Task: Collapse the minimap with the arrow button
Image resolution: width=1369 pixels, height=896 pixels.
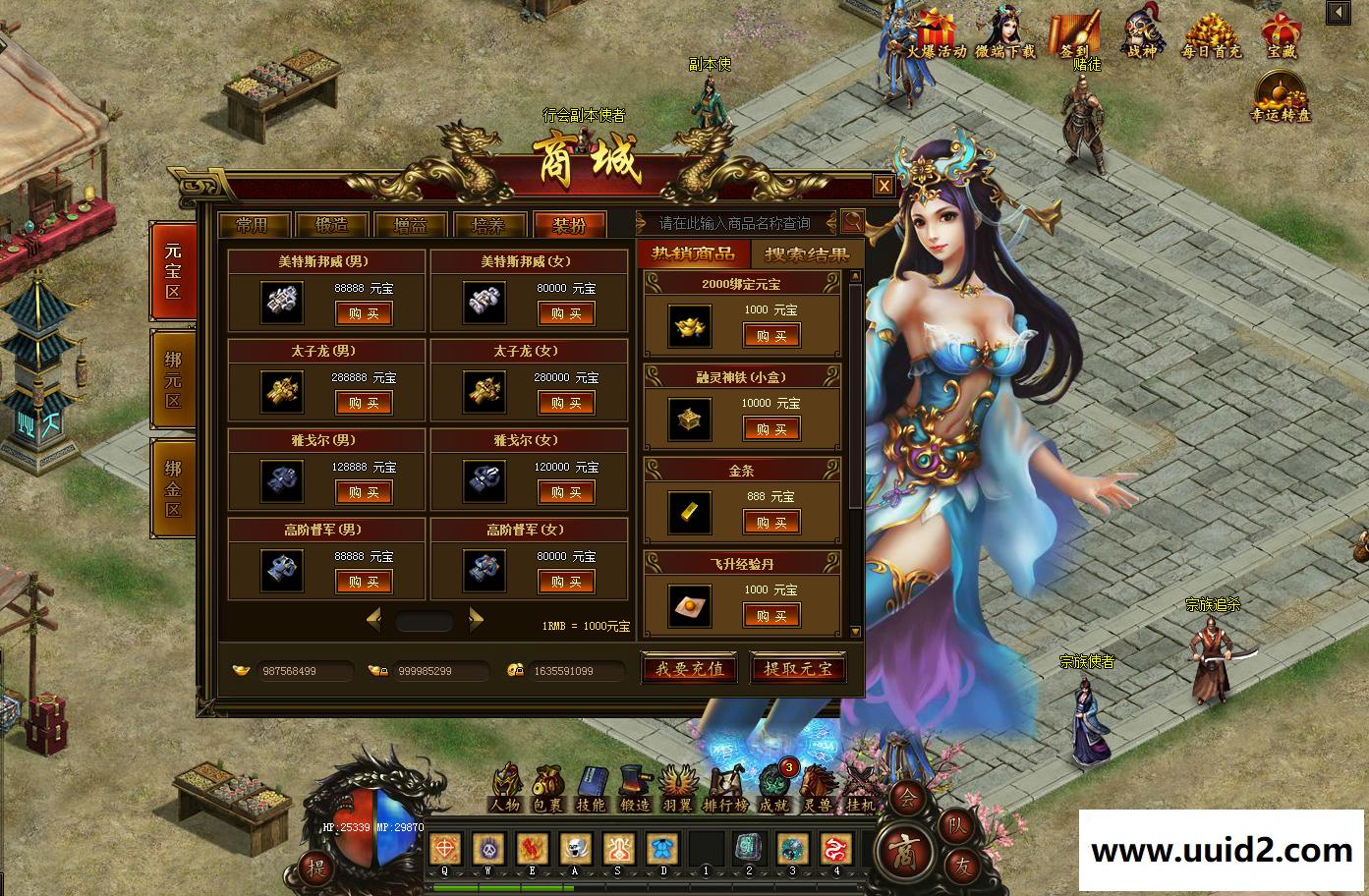Action: pos(1338,12)
